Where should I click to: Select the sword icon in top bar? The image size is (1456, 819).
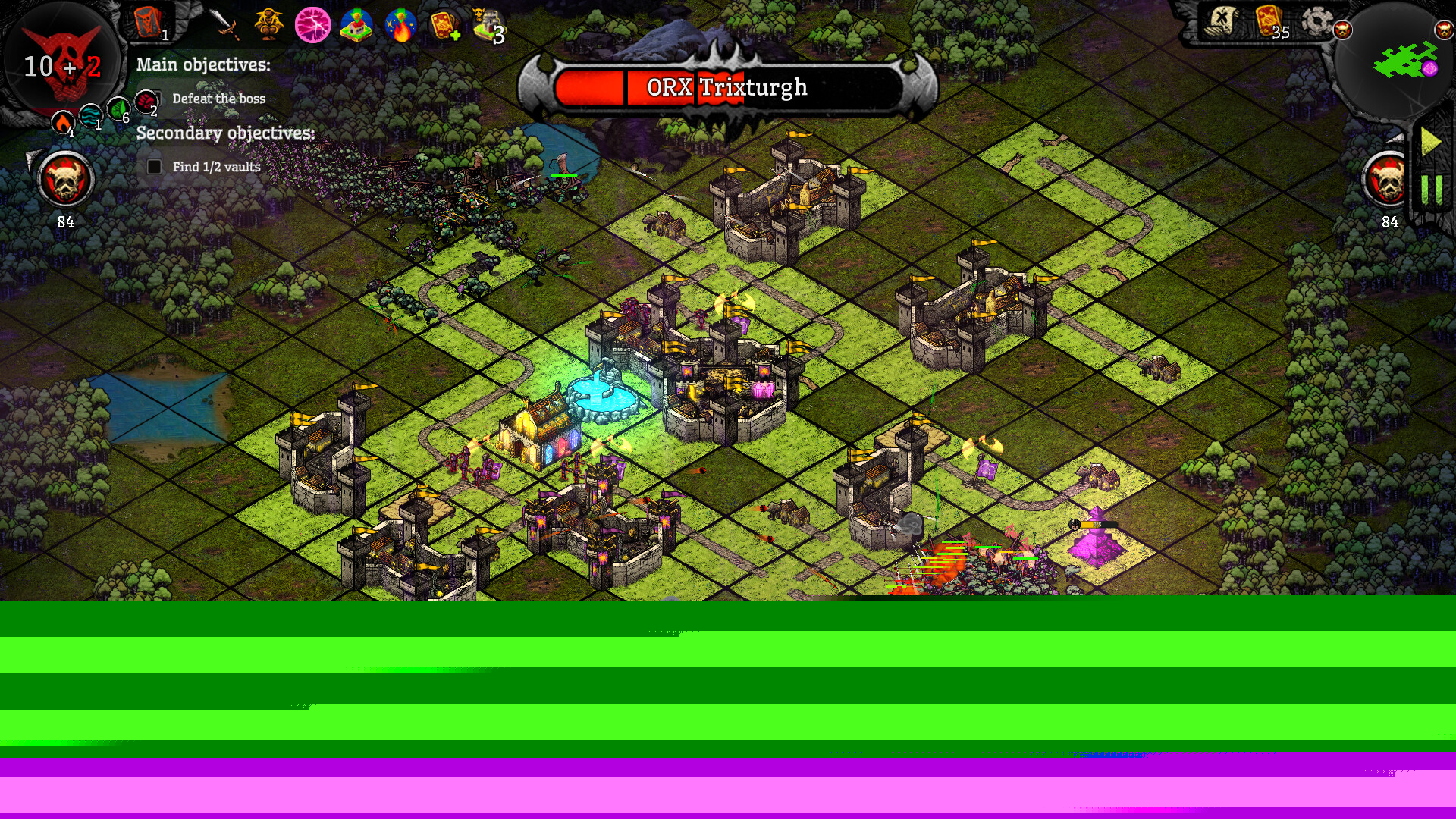(x=224, y=24)
